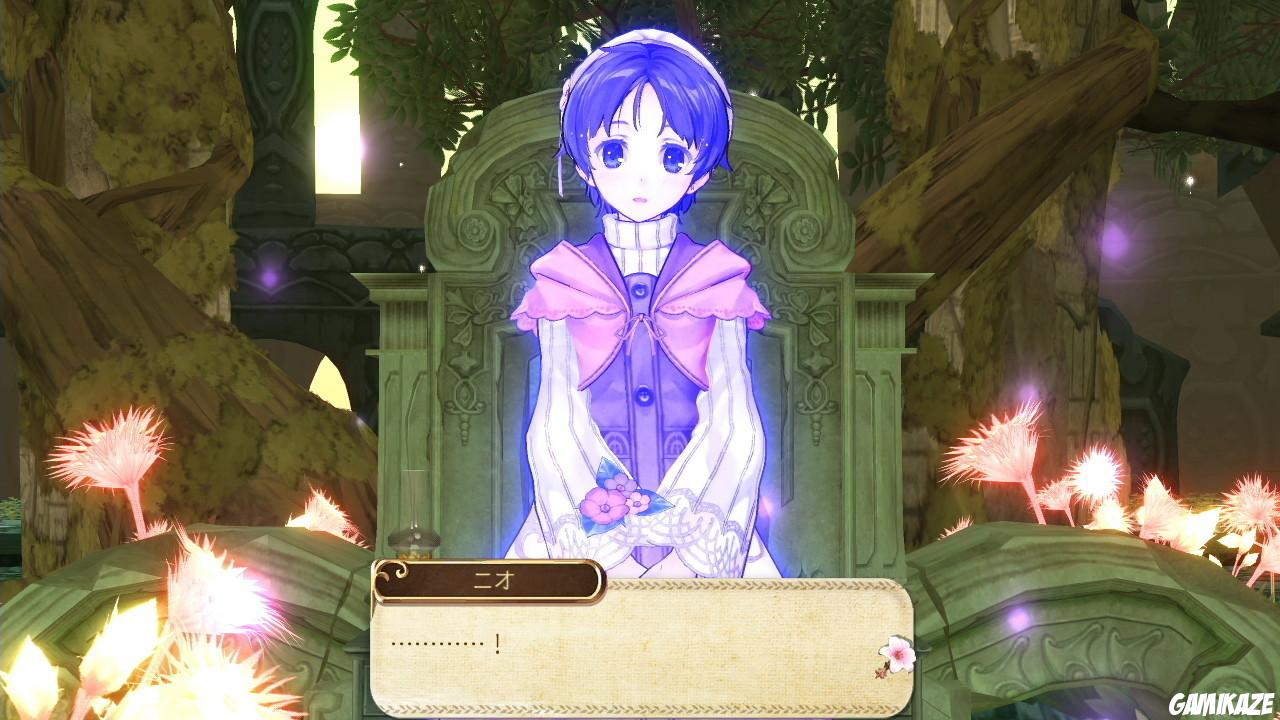Click the ニオ character name plate
1280x720 pixels.
pos(490,580)
